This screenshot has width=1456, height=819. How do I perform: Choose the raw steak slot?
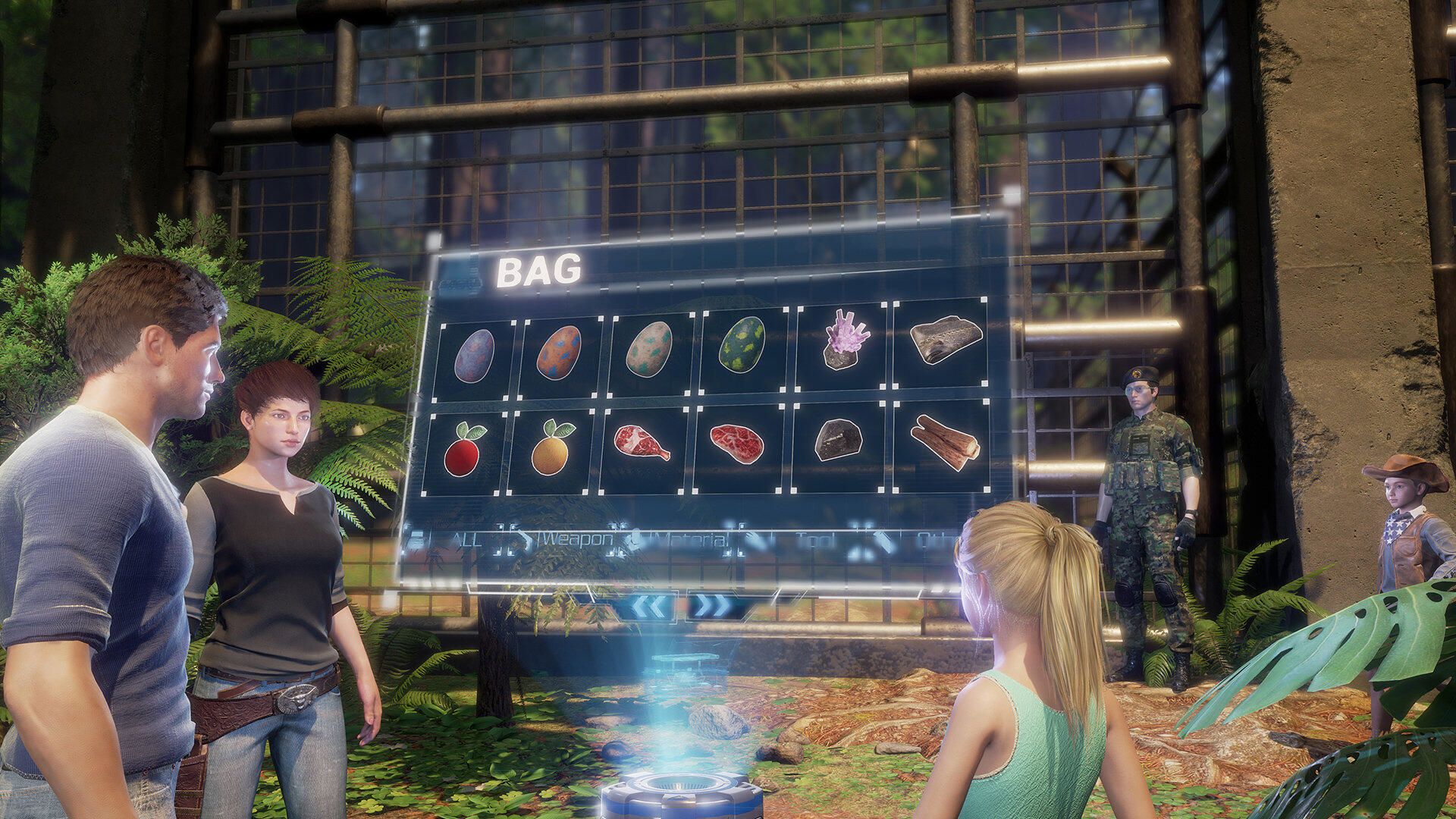pos(736,444)
